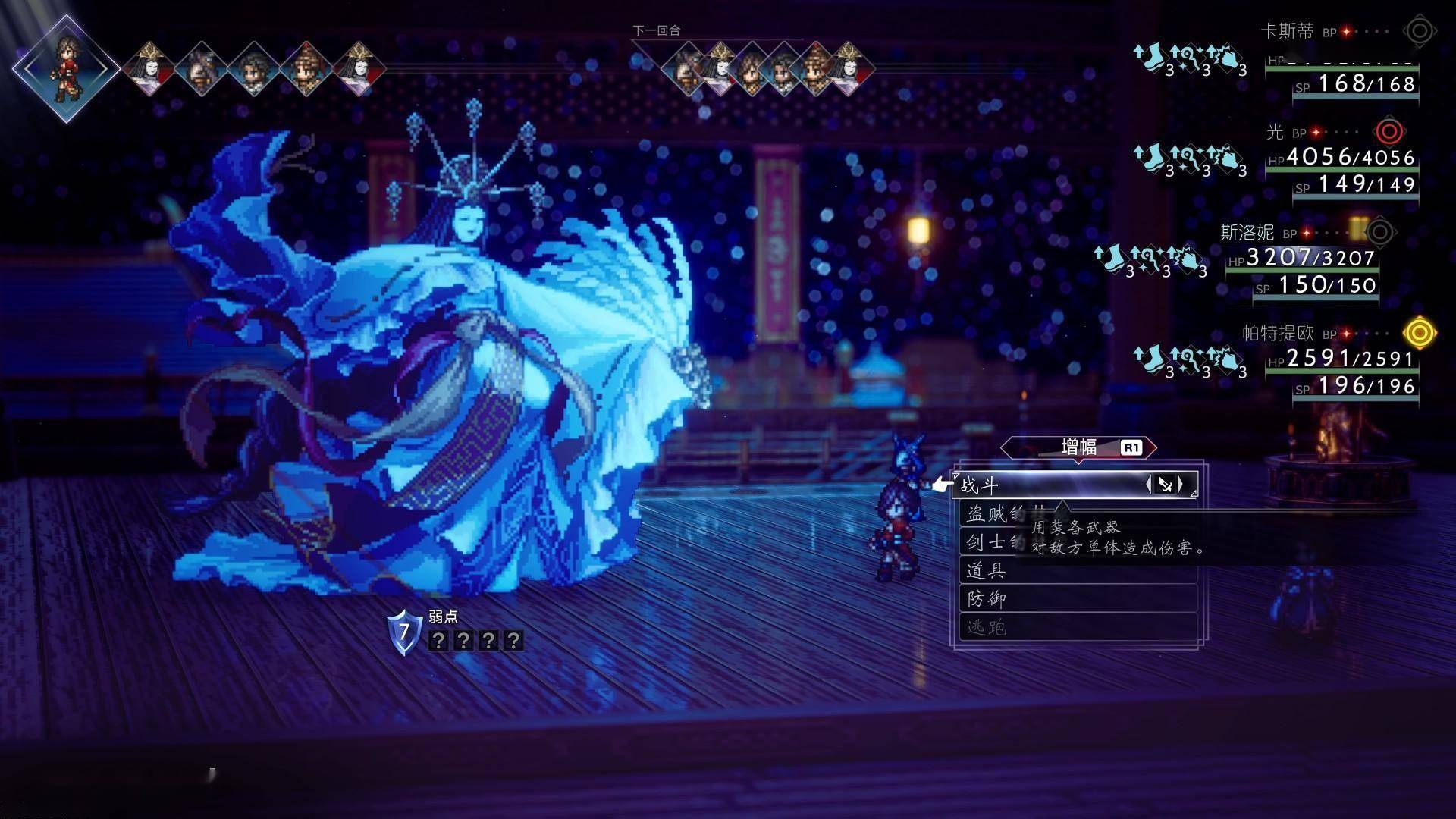Image resolution: width=1456 pixels, height=819 pixels.
Task: Click 光's red target ring icon
Action: click(1389, 132)
